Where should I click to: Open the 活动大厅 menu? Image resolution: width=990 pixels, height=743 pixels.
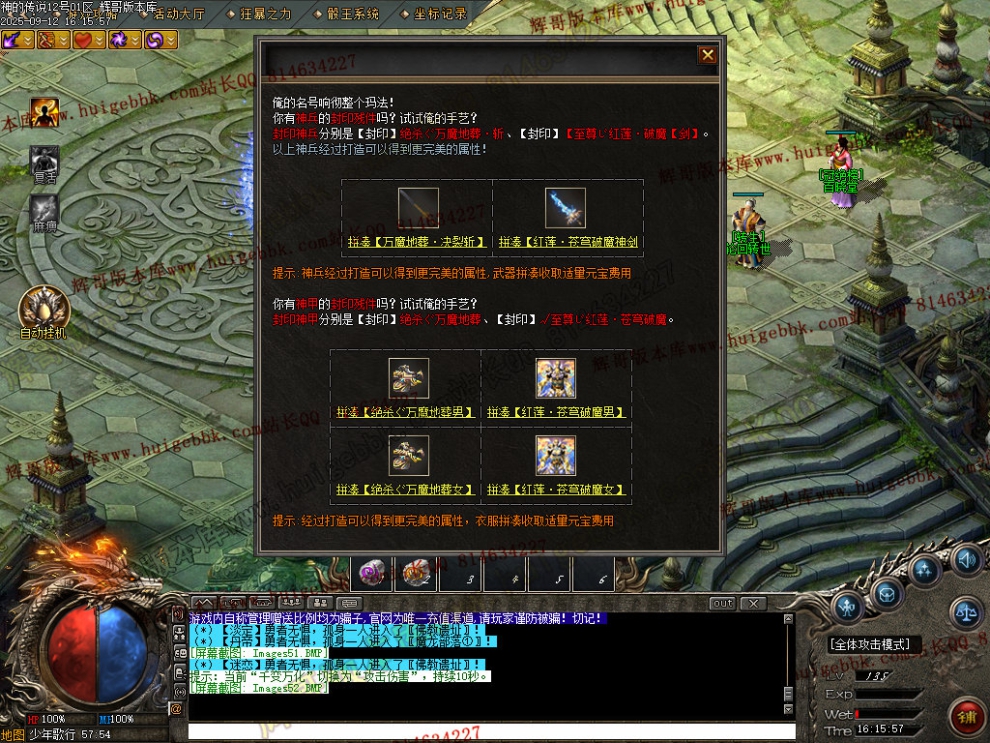click(179, 14)
